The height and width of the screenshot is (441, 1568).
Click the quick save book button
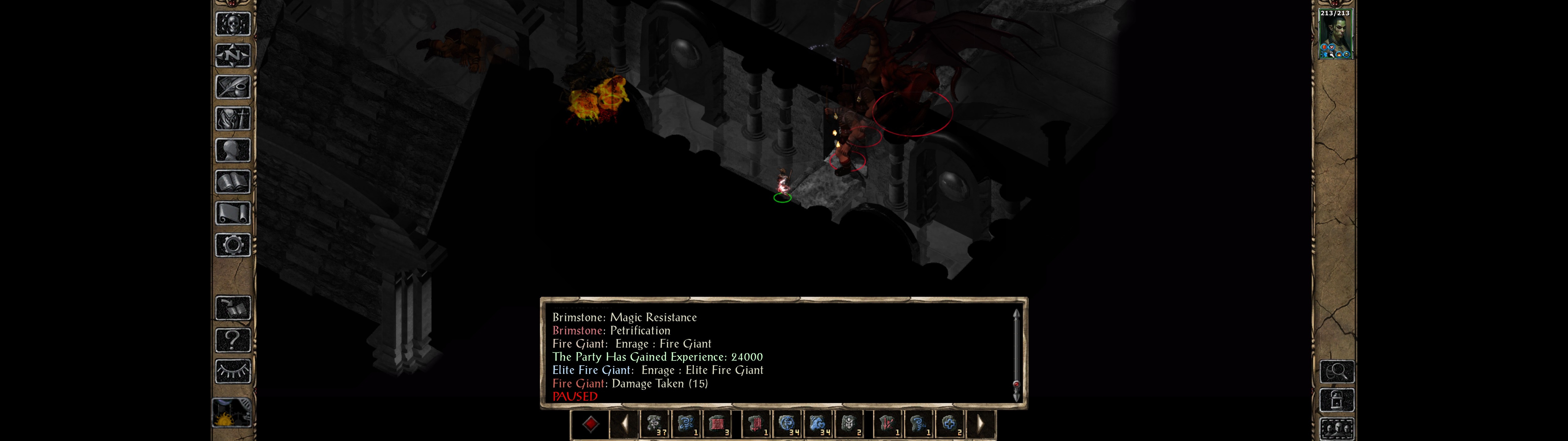pyautogui.click(x=232, y=308)
